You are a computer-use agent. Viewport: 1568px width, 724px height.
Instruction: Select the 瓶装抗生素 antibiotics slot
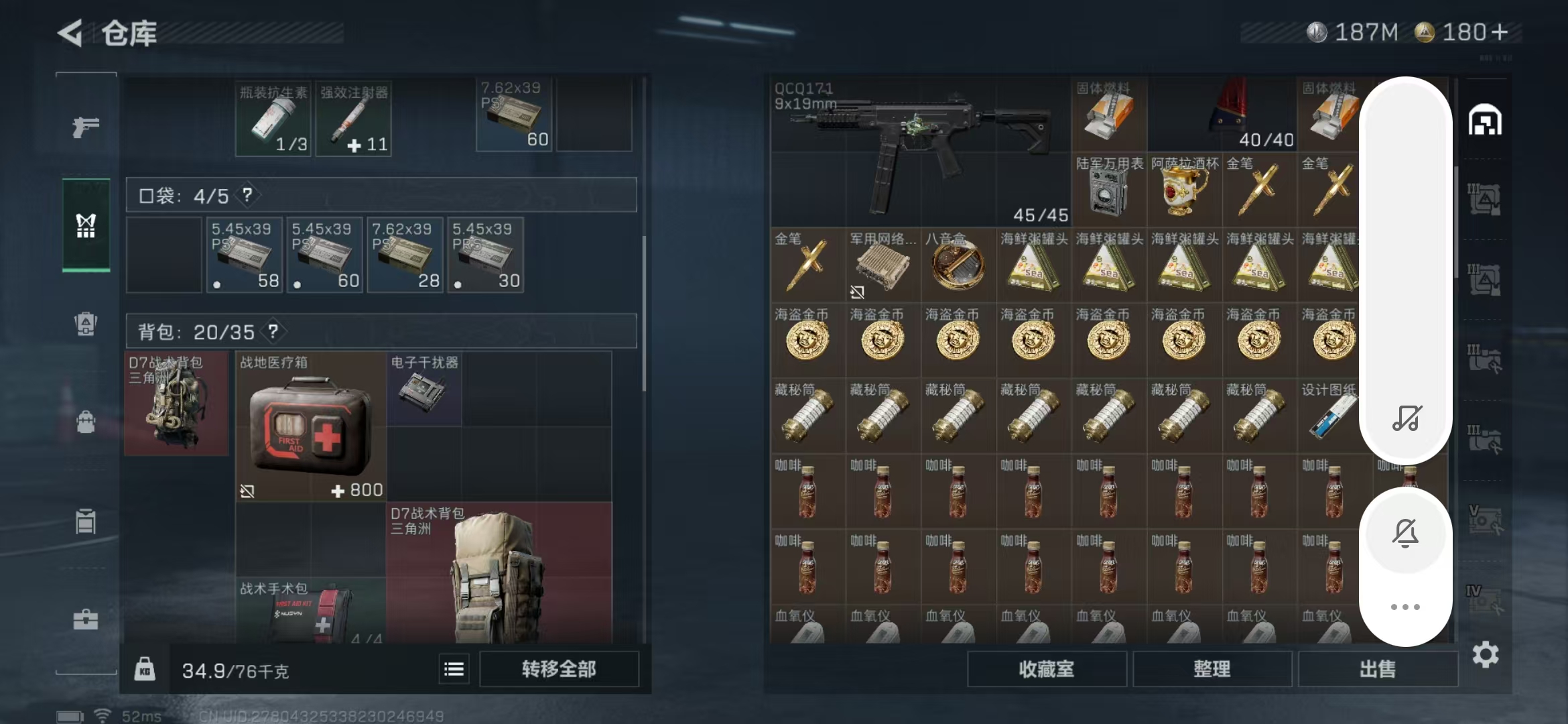click(273, 119)
